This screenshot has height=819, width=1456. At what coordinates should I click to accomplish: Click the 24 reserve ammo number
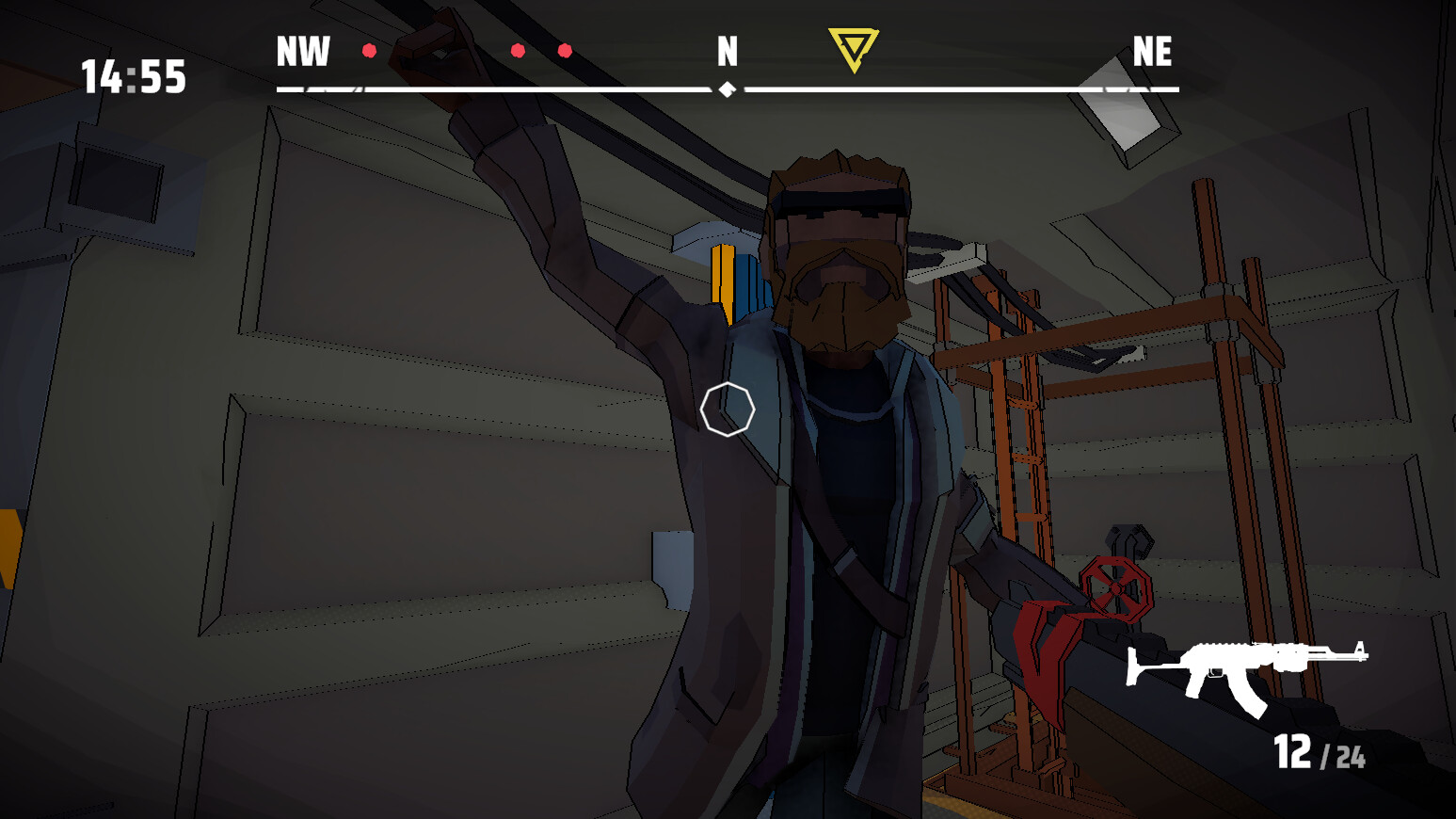tap(1352, 754)
